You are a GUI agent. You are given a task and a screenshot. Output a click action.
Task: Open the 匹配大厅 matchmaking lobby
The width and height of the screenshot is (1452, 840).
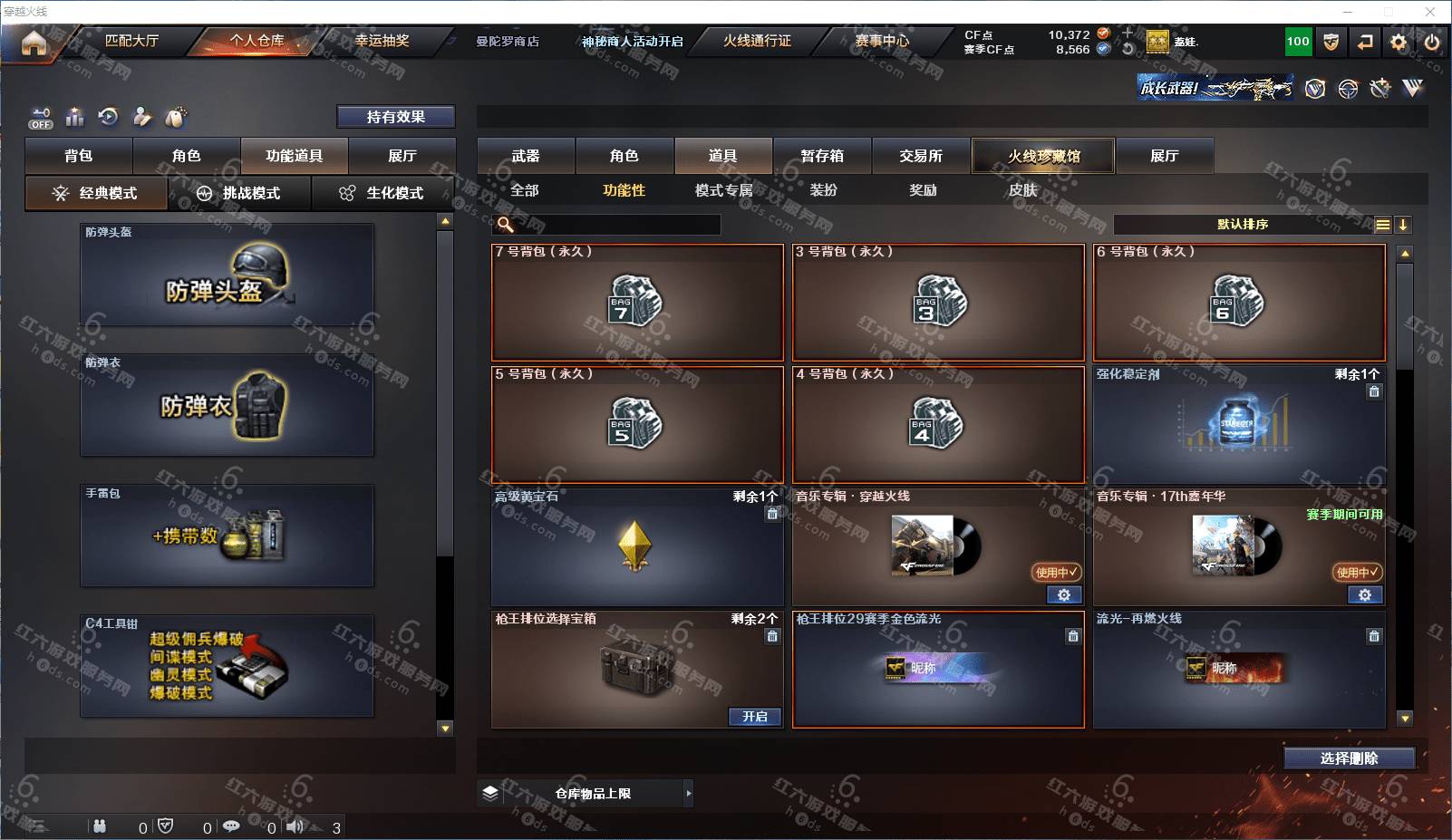point(131,41)
